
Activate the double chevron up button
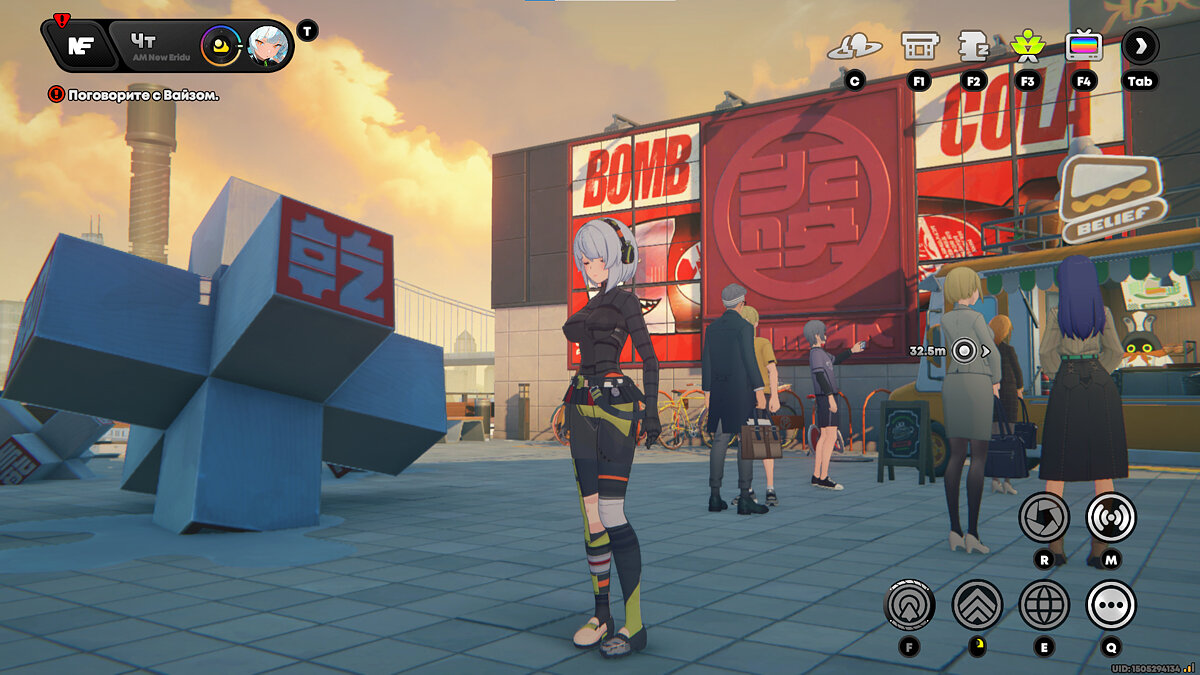[977, 604]
